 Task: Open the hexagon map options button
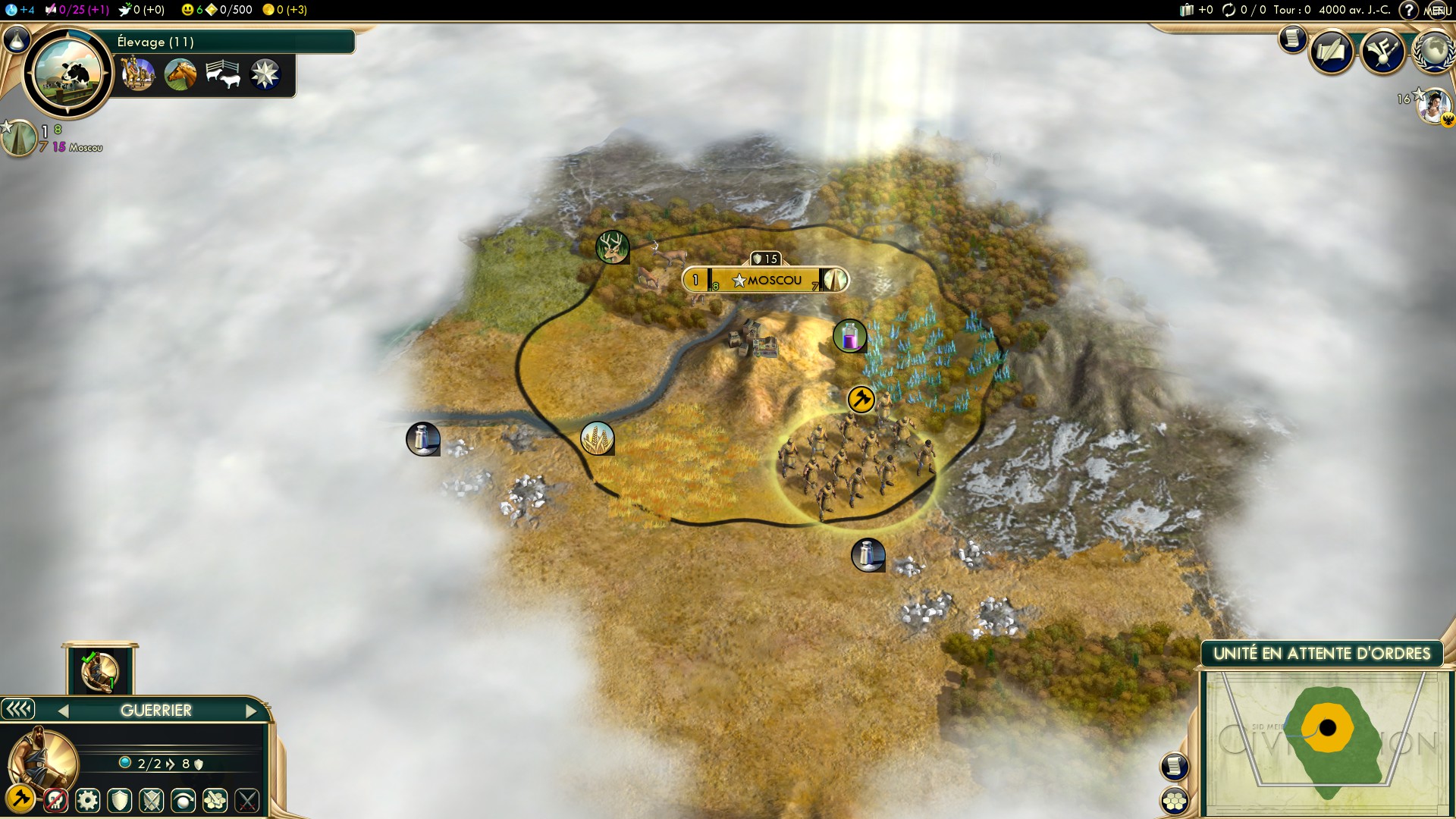1174,800
